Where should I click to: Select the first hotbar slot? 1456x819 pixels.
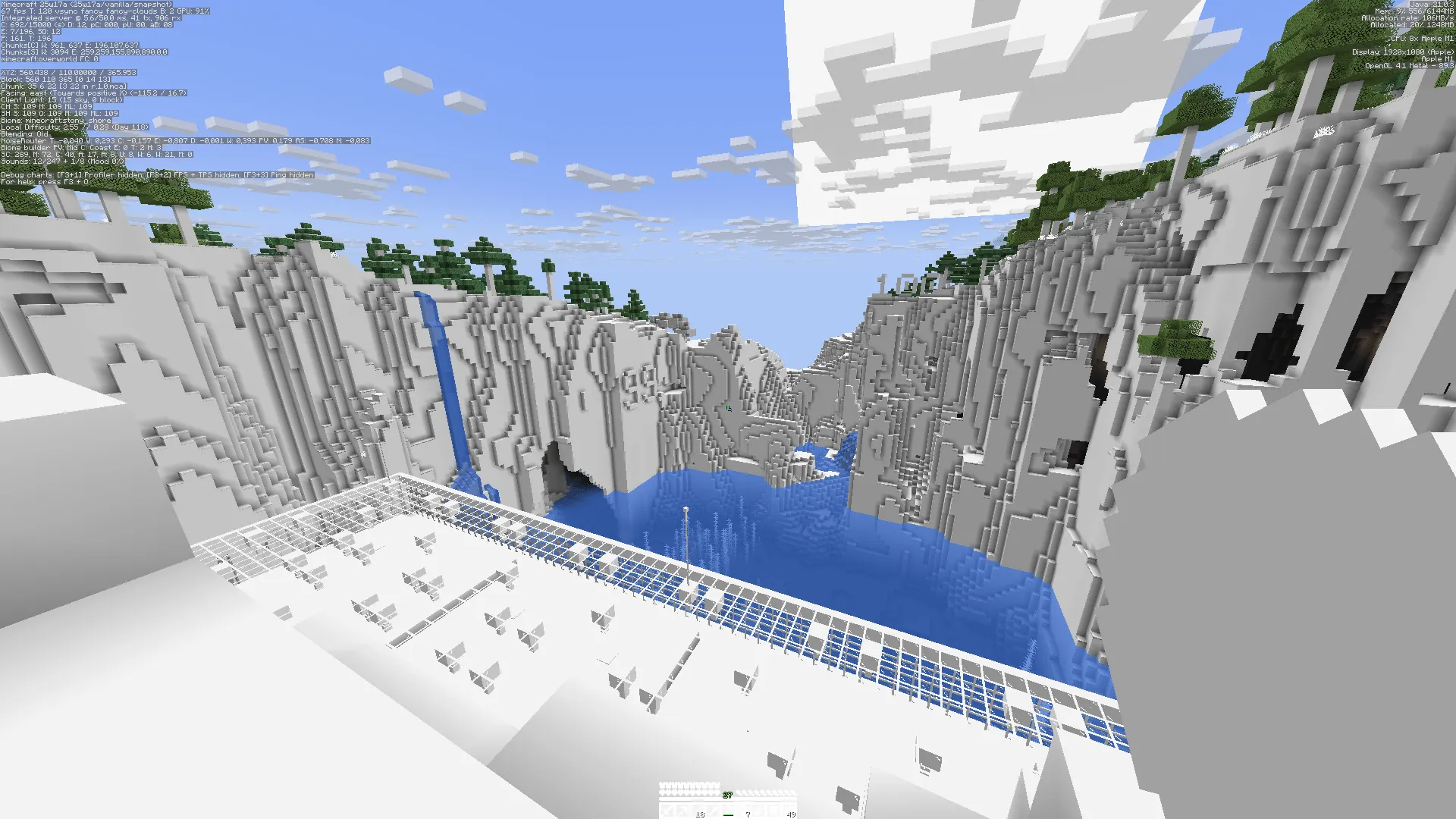(667, 811)
